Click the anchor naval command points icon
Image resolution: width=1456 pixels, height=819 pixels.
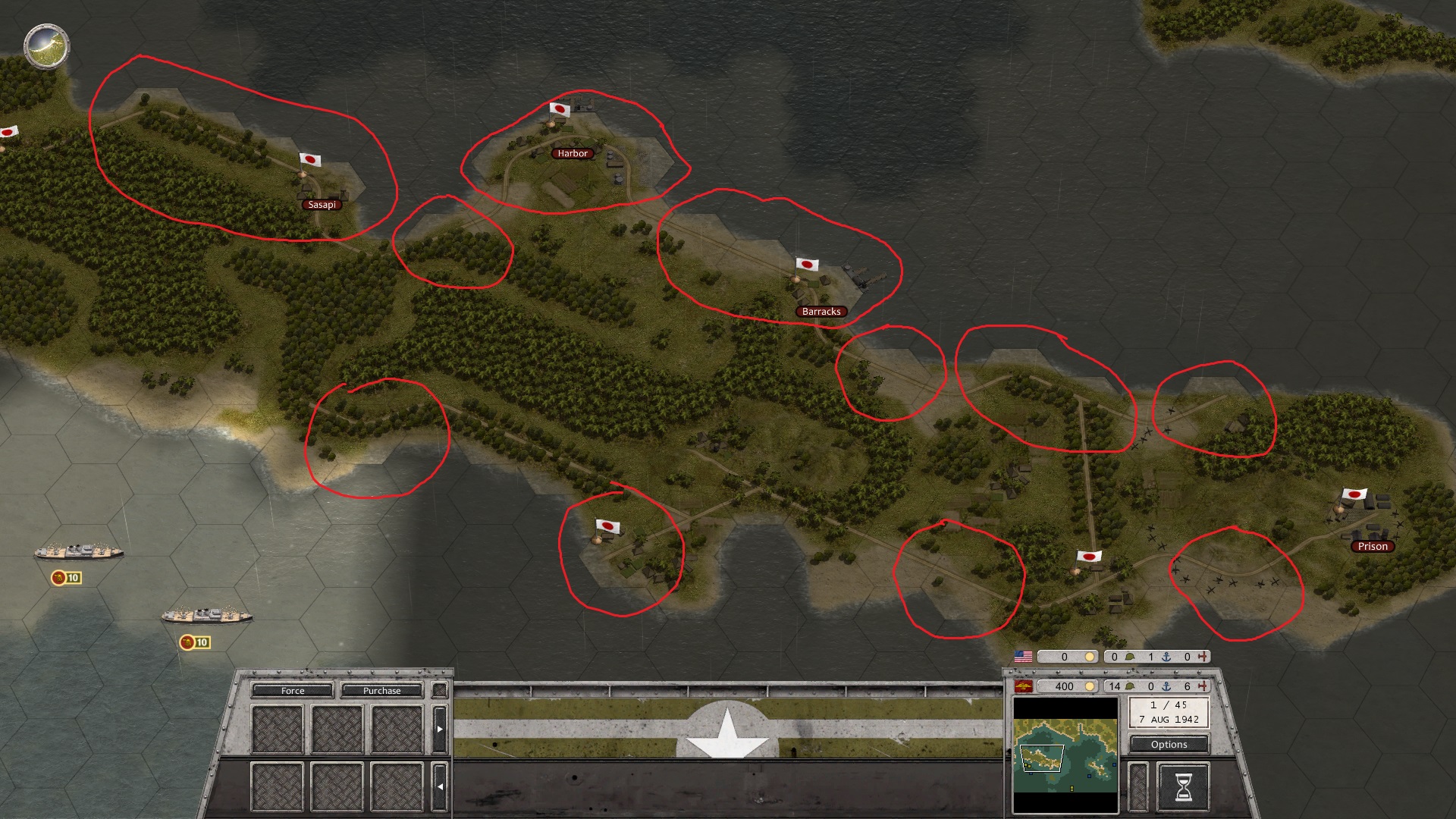coord(1166,687)
